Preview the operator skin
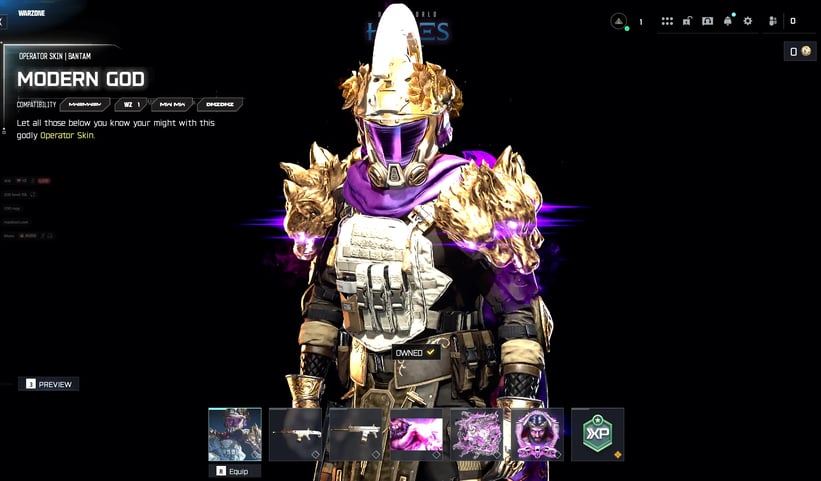Image resolution: width=821 pixels, height=481 pixels. [49, 384]
